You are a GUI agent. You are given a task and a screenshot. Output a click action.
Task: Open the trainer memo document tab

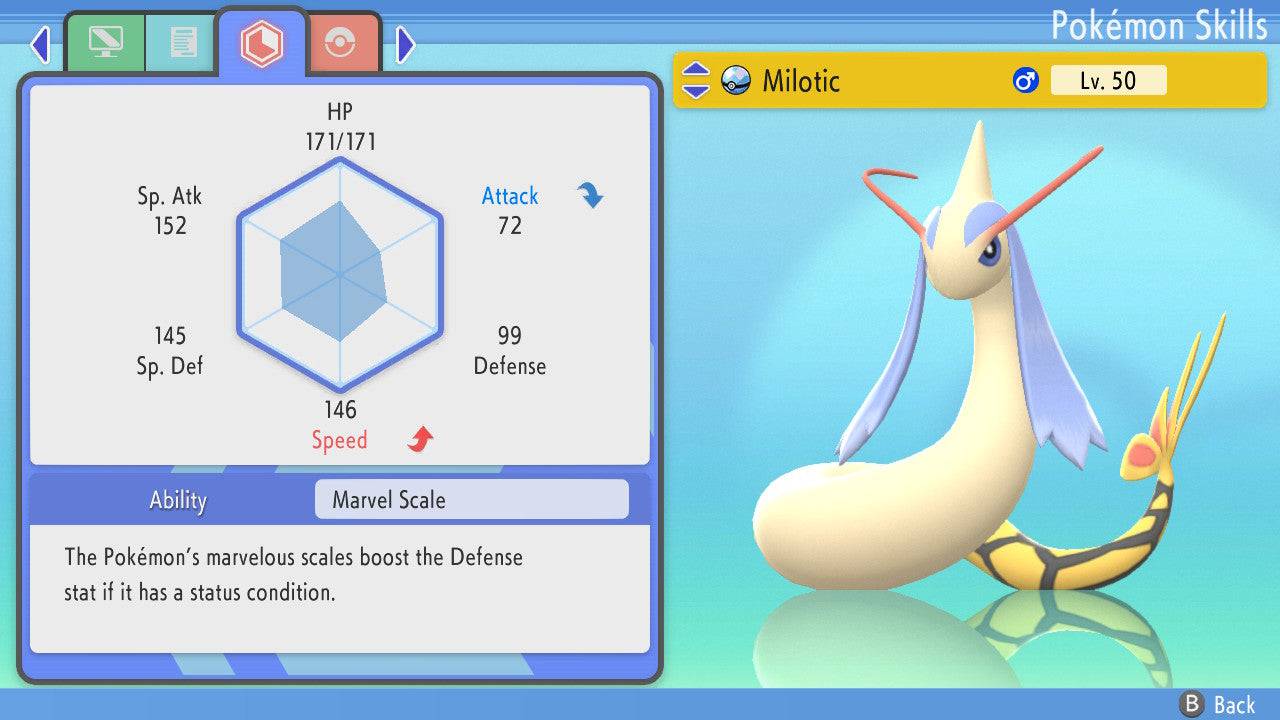(182, 43)
